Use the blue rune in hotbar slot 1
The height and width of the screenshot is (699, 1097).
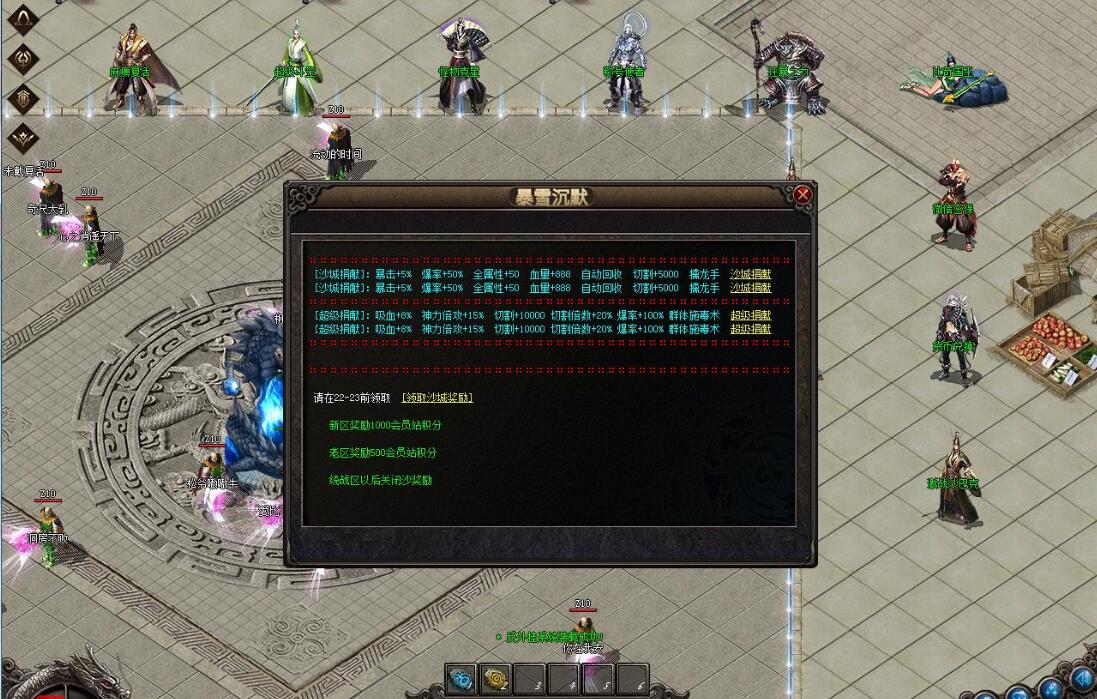462,678
